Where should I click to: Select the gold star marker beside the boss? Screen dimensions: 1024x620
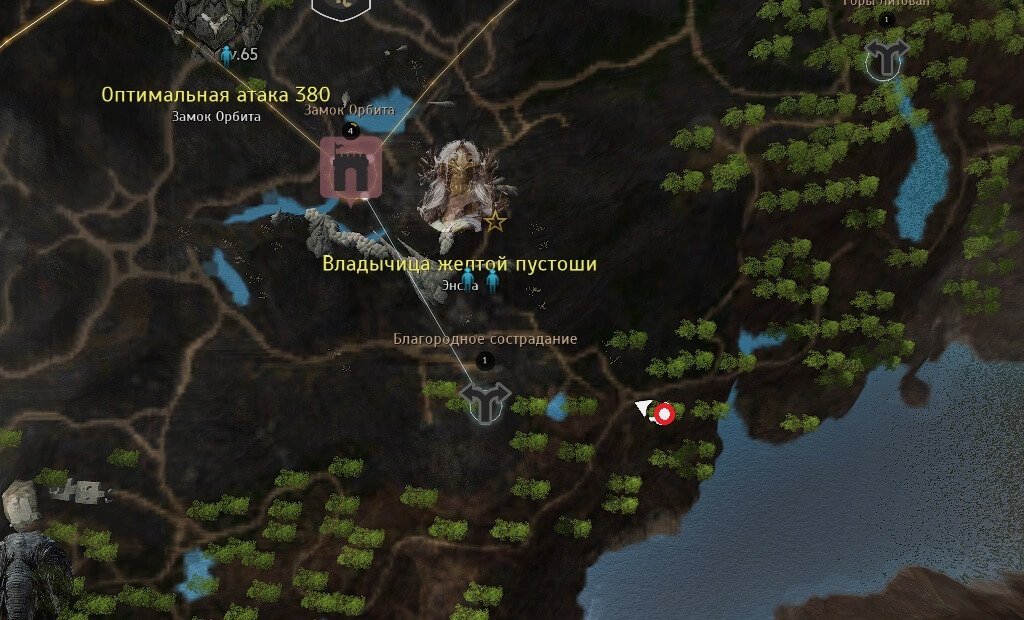(495, 222)
